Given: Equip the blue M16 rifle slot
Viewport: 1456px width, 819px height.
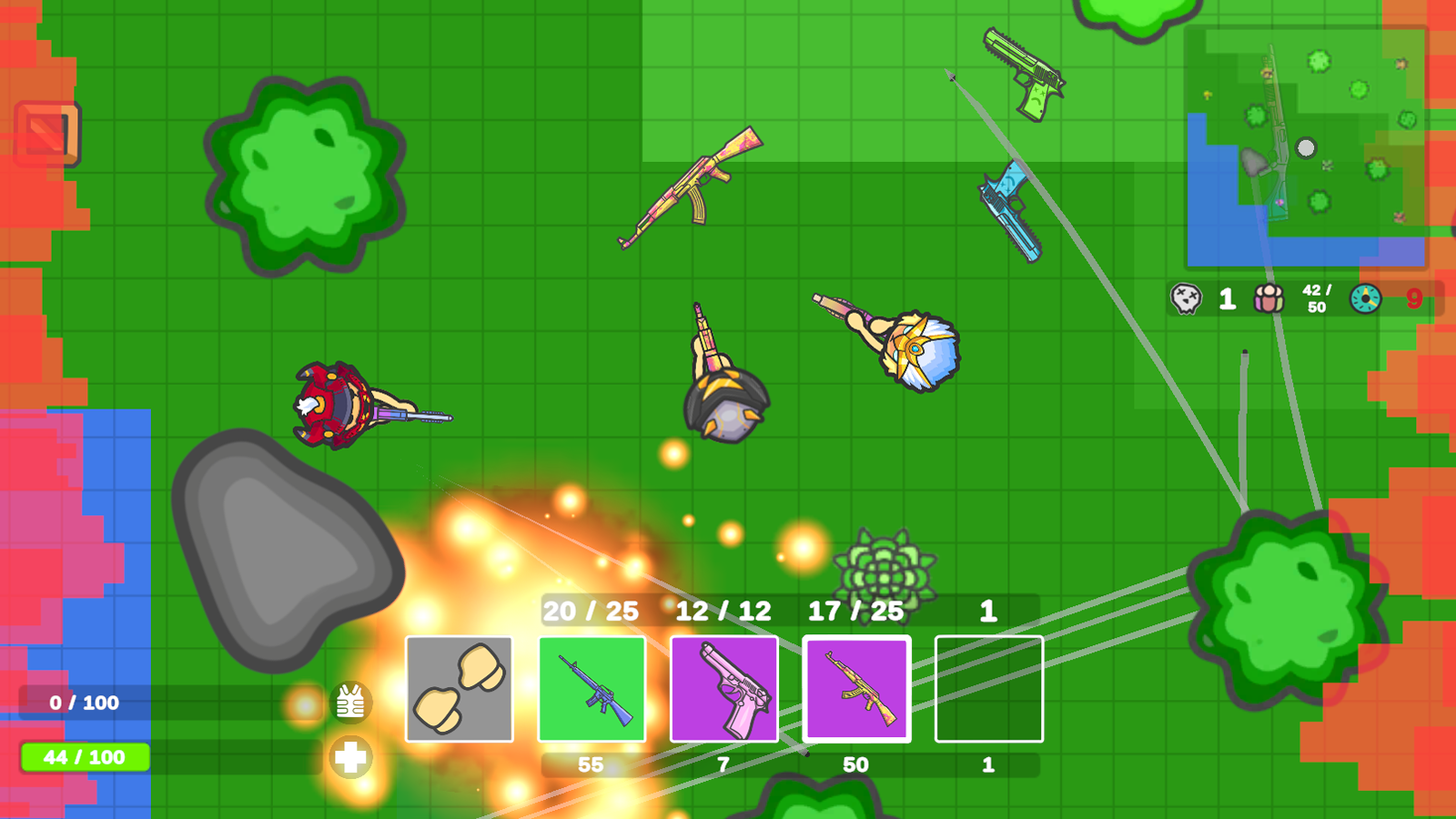Looking at the screenshot, I should click(591, 689).
